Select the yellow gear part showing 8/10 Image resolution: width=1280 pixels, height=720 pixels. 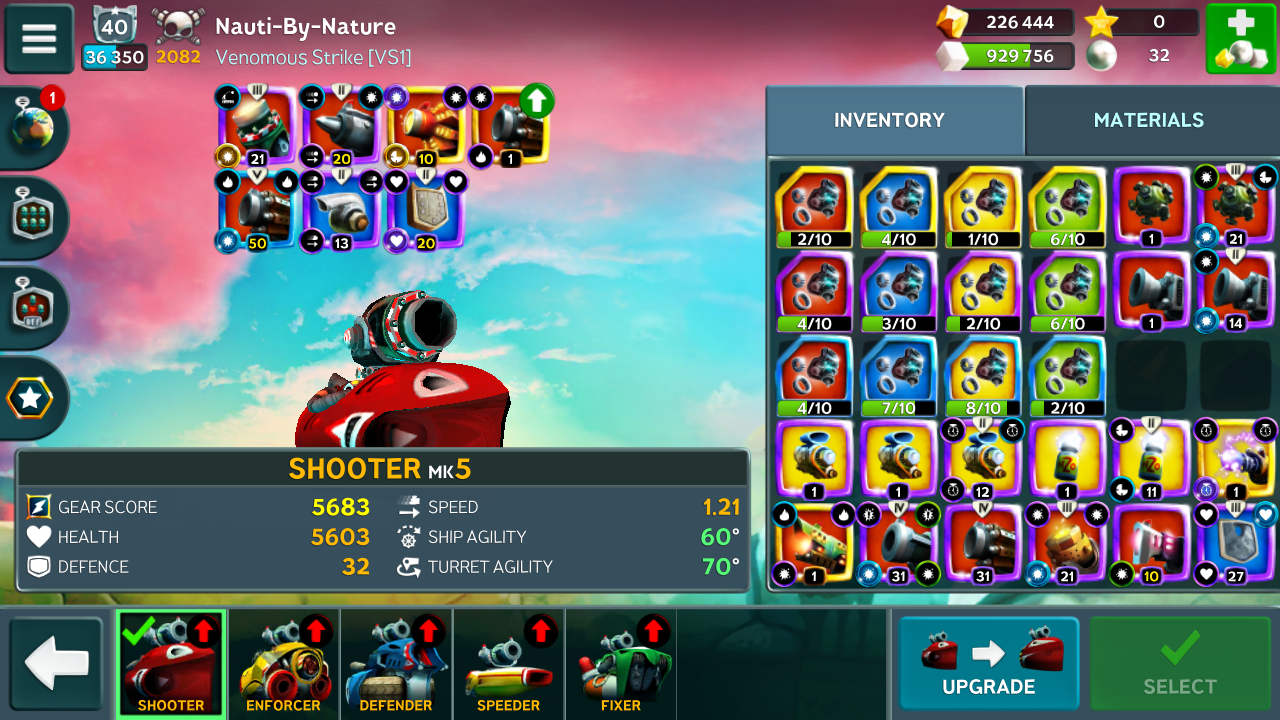pyautogui.click(x=983, y=376)
